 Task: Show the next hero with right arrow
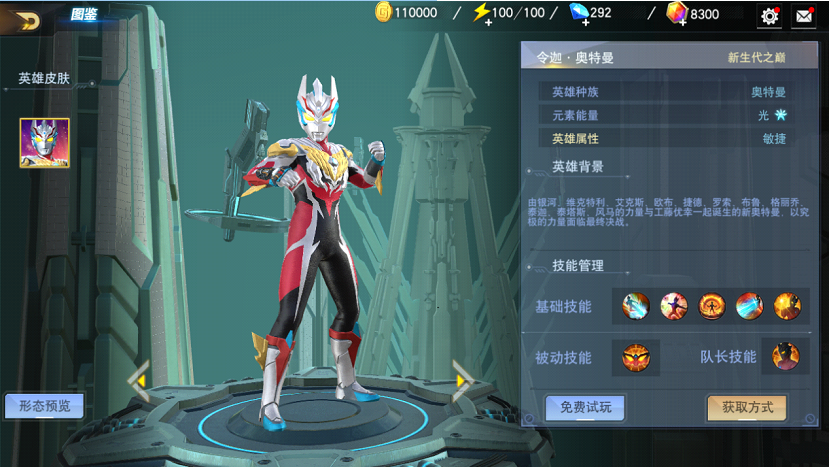[463, 380]
